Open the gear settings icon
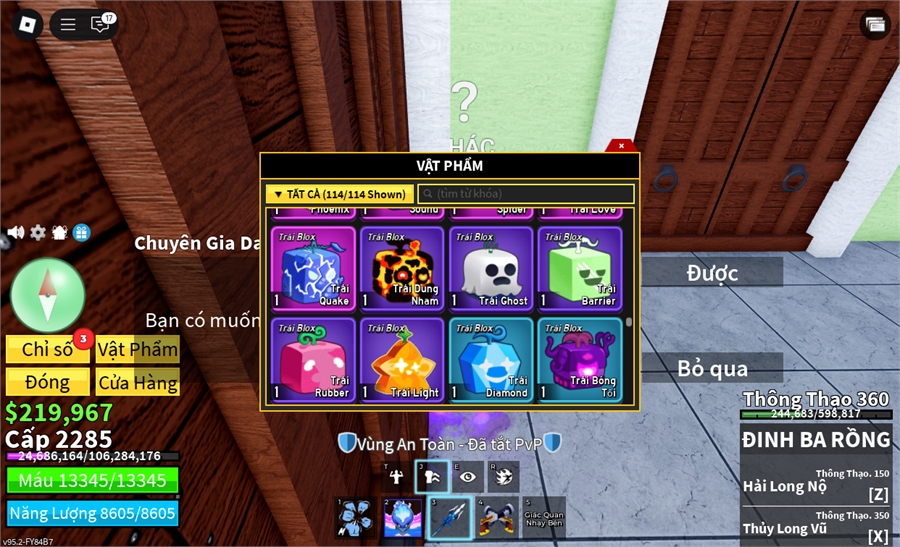 [38, 232]
